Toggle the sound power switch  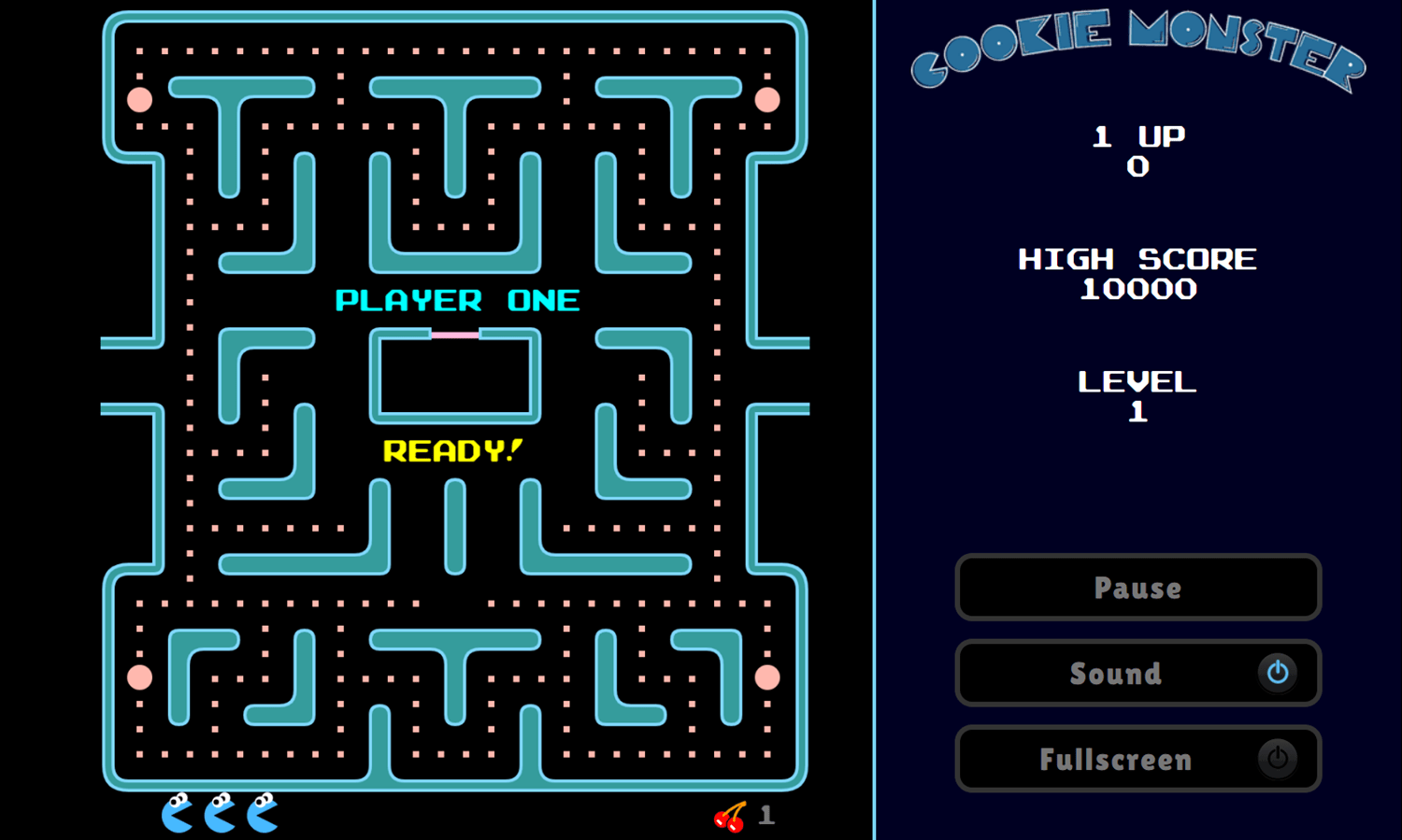1278,673
